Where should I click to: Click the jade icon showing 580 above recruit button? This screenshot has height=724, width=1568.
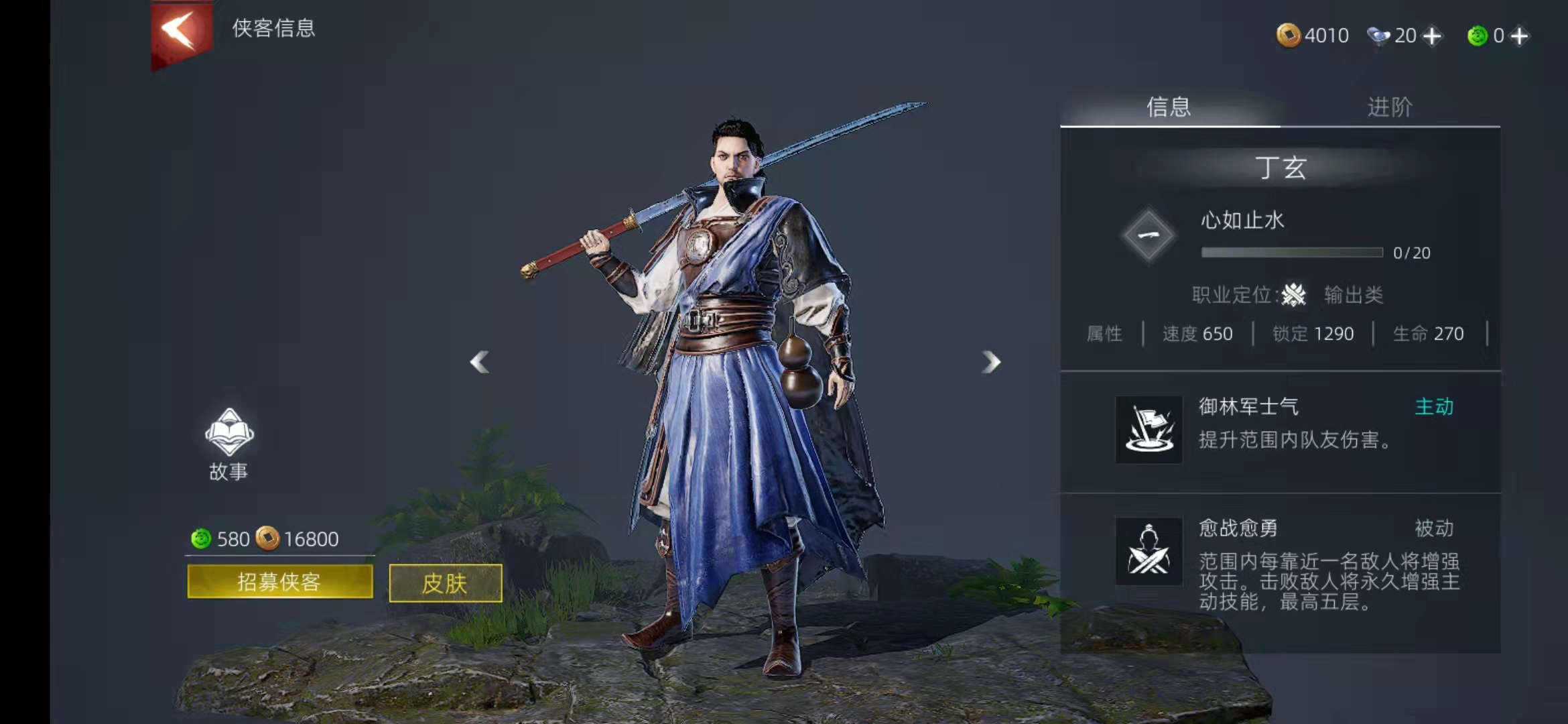[x=200, y=538]
